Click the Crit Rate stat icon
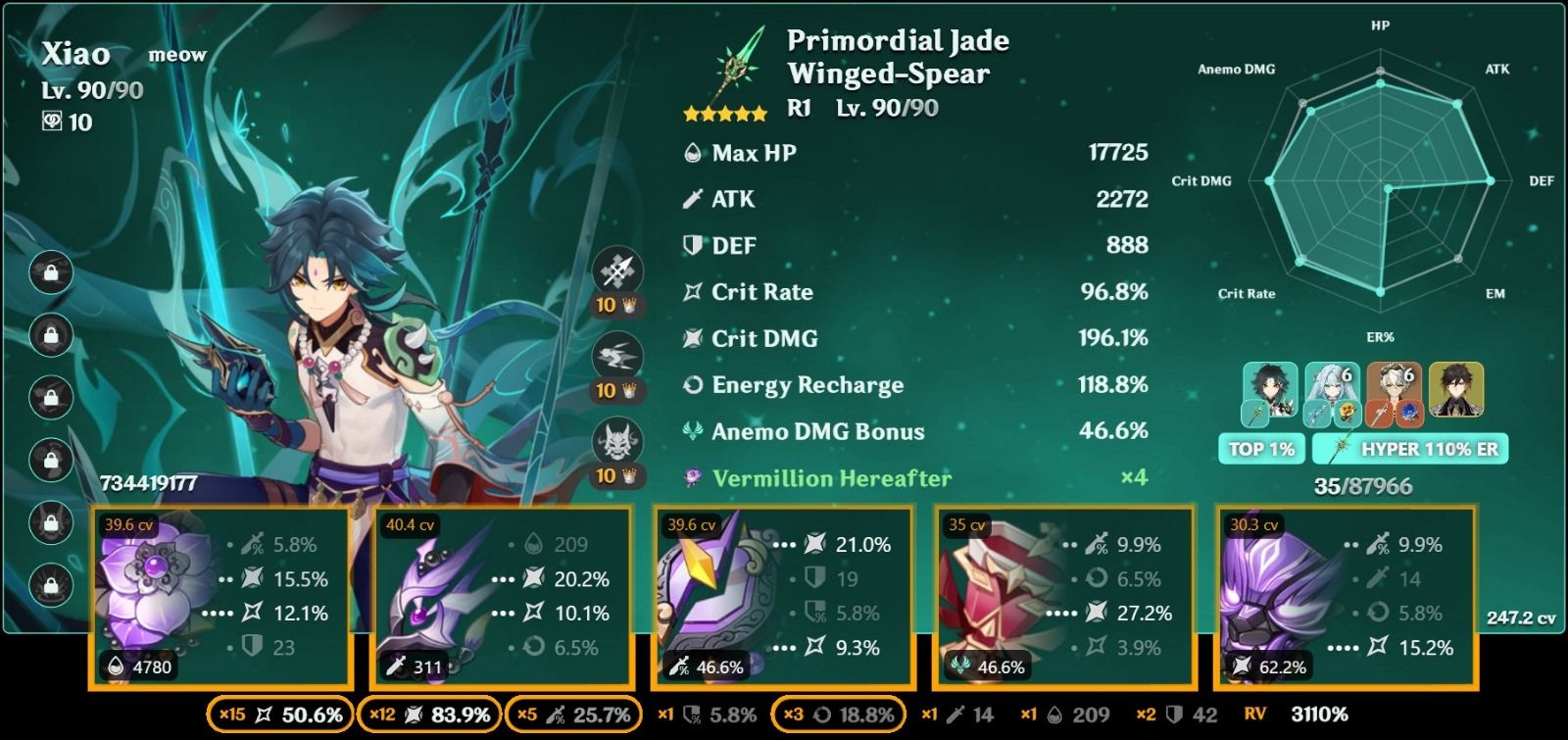This screenshot has height=740, width=1568. [x=694, y=291]
